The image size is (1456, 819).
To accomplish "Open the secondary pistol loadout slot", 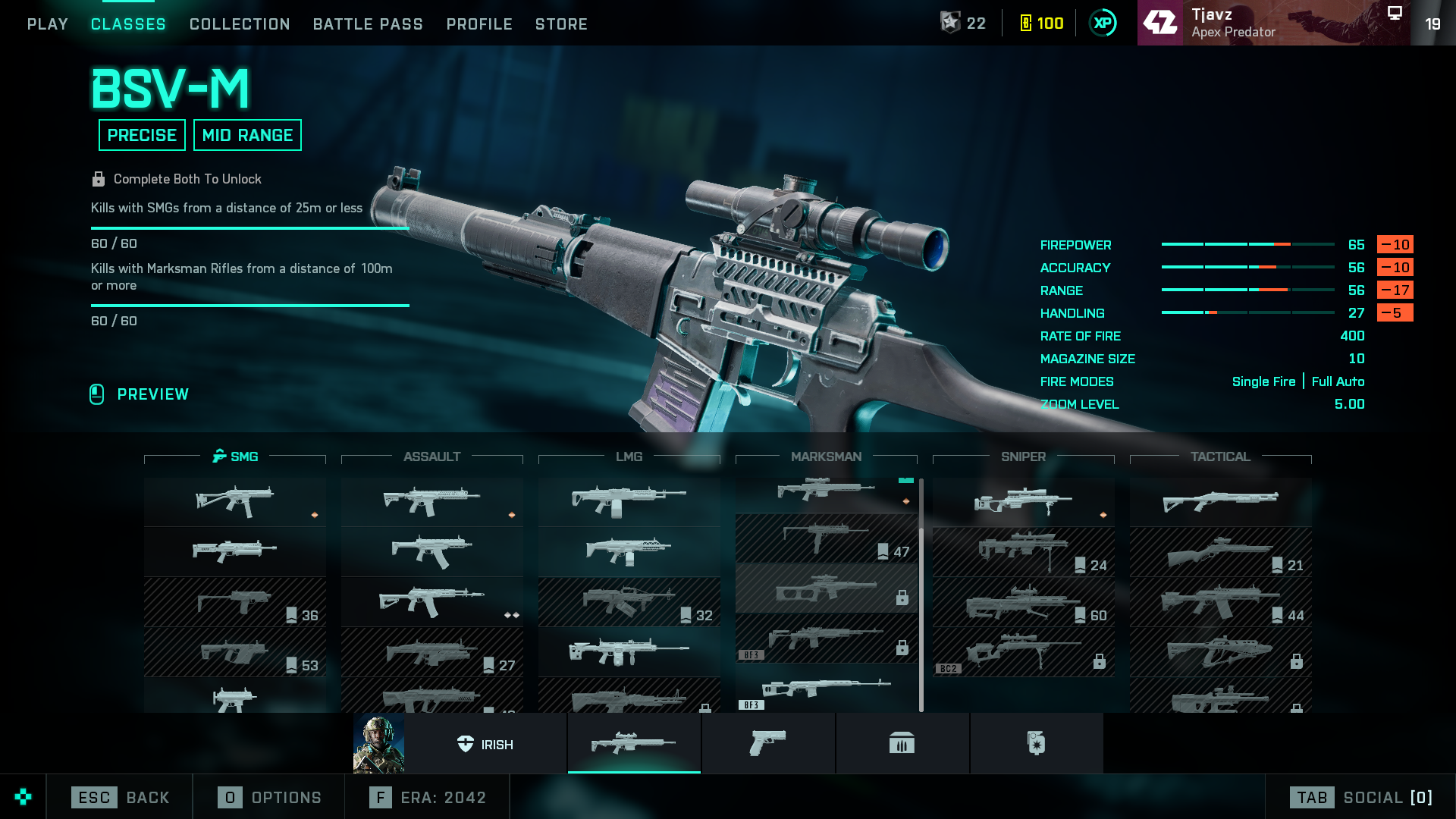I will [x=768, y=744].
